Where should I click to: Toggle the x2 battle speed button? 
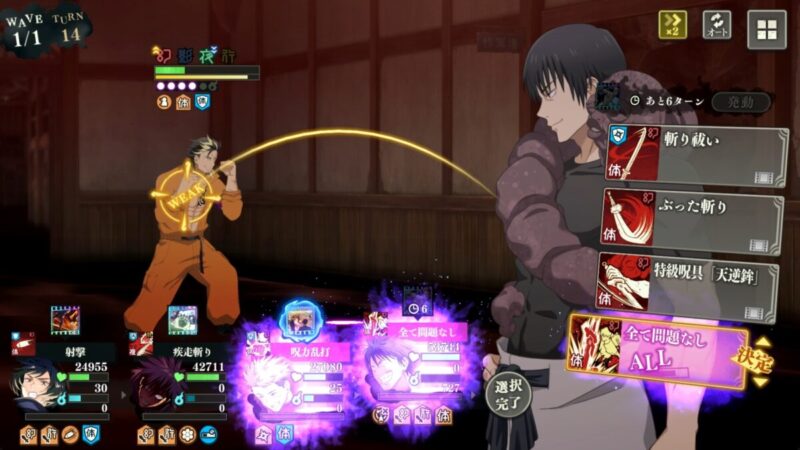[x=672, y=26]
